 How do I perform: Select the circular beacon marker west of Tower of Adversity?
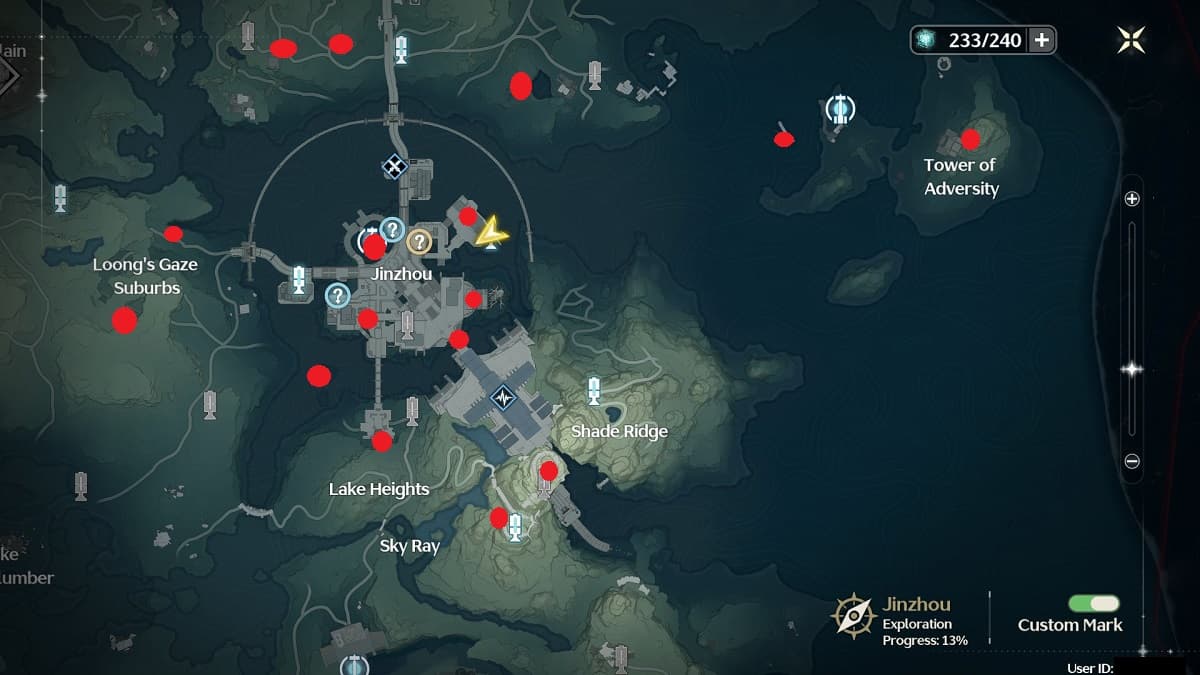(840, 108)
